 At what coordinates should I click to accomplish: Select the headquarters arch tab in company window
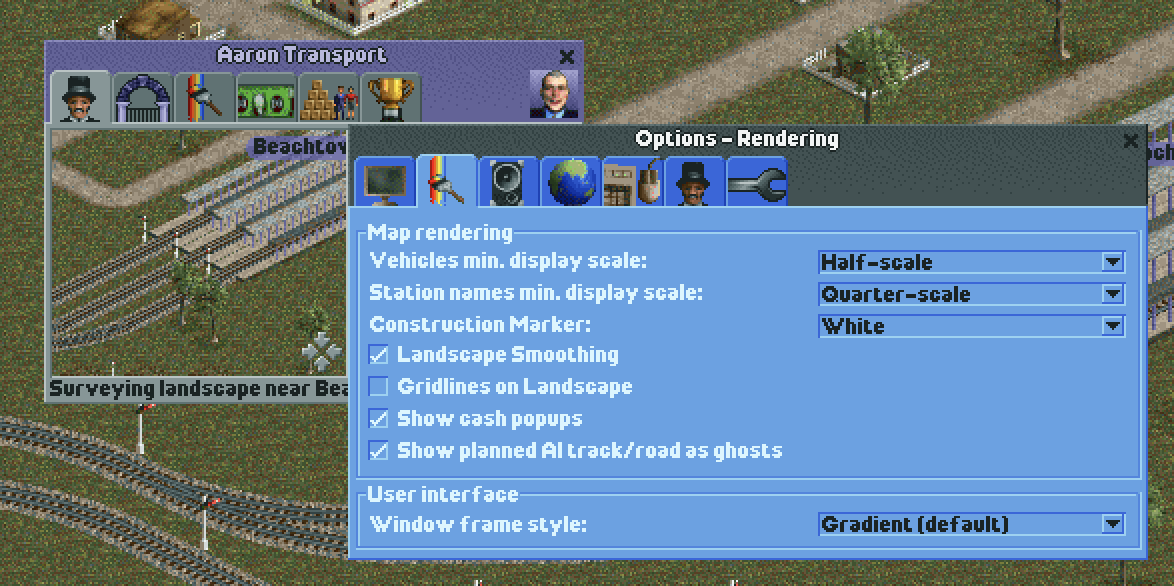[142, 98]
